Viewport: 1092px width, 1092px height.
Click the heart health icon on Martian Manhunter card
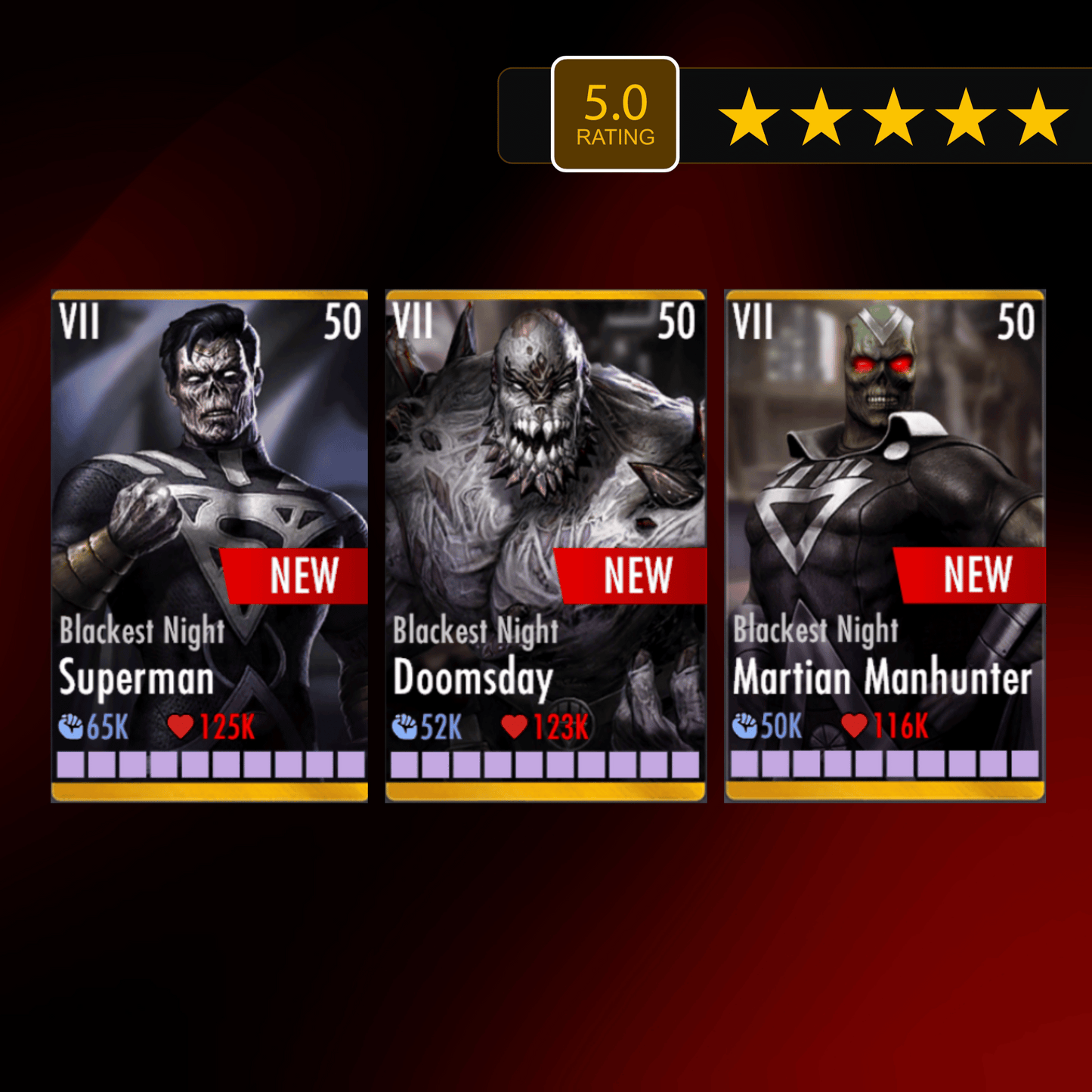(855, 727)
